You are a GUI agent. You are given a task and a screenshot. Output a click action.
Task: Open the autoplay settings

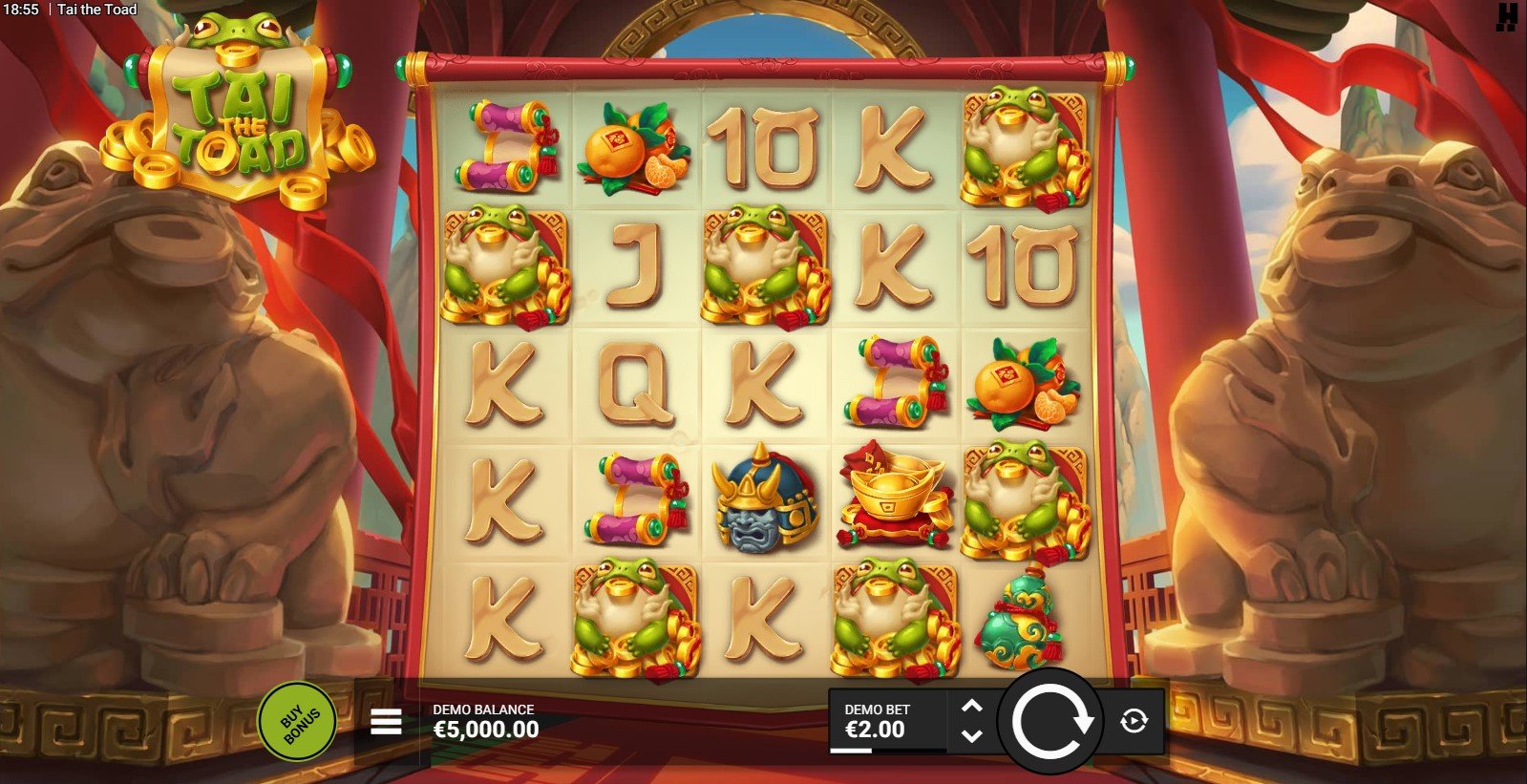[1134, 721]
